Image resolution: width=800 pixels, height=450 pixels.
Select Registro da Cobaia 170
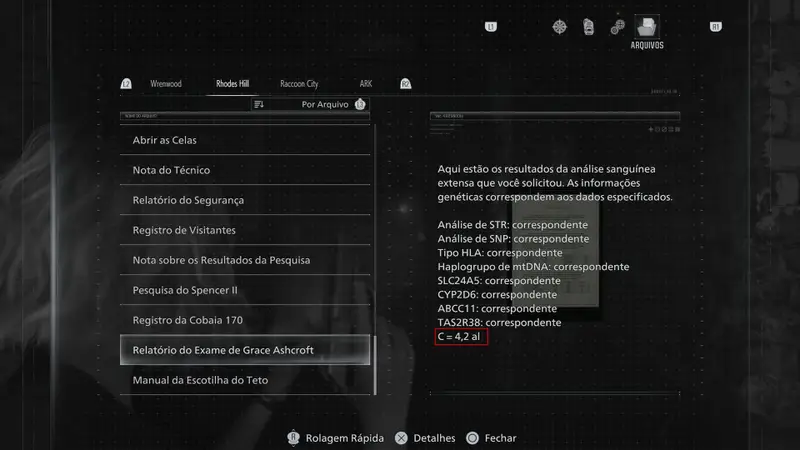tap(245, 320)
